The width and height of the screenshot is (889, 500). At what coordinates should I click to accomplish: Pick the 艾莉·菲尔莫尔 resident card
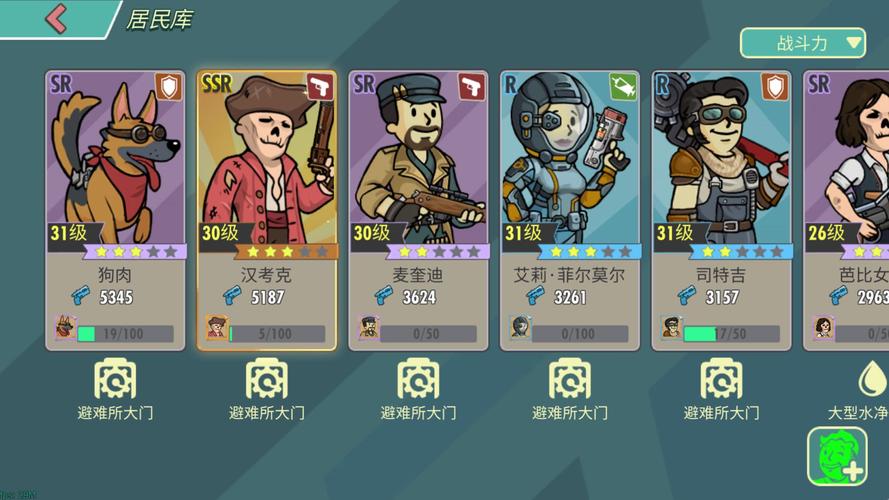click(x=570, y=210)
